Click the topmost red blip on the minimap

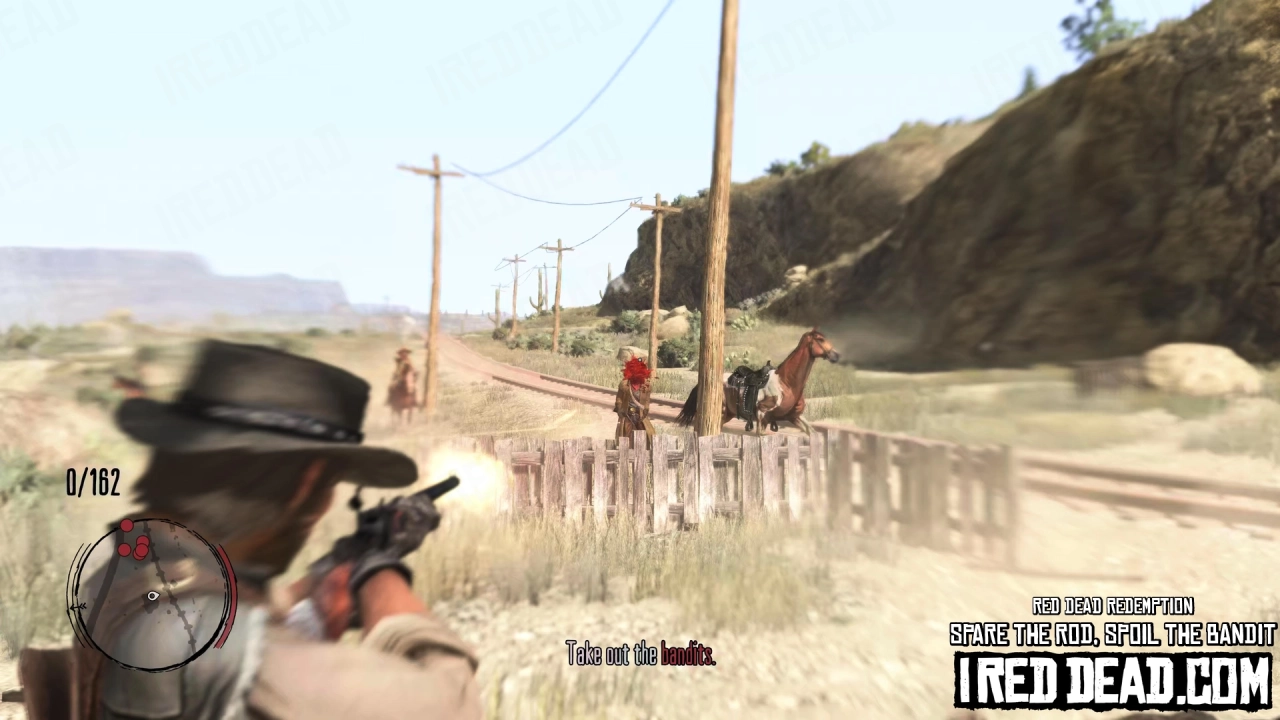tap(126, 525)
